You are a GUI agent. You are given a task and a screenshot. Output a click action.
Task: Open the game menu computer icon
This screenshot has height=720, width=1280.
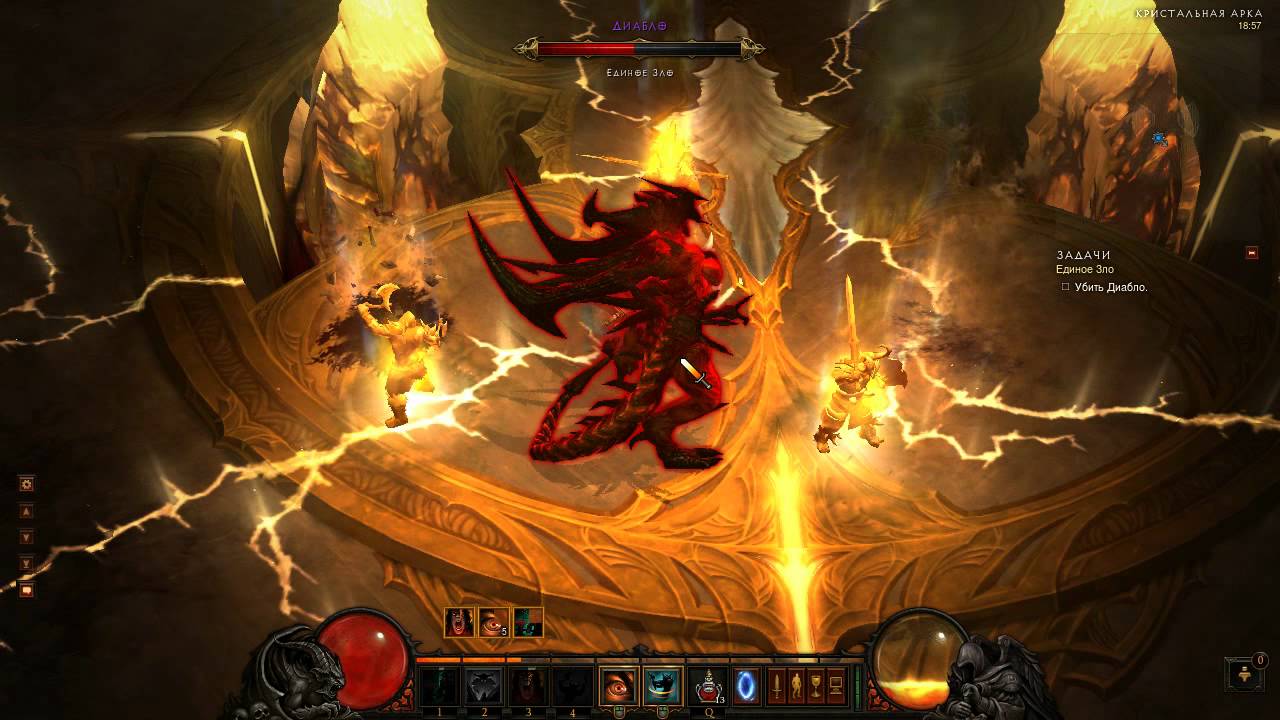tap(836, 686)
